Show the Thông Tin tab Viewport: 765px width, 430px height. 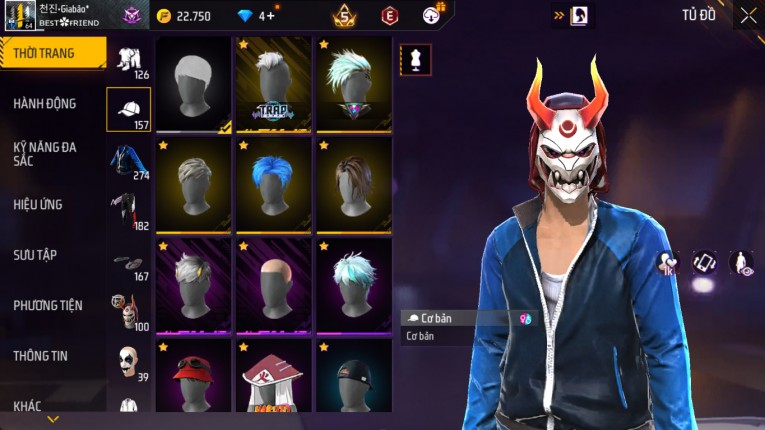[41, 355]
